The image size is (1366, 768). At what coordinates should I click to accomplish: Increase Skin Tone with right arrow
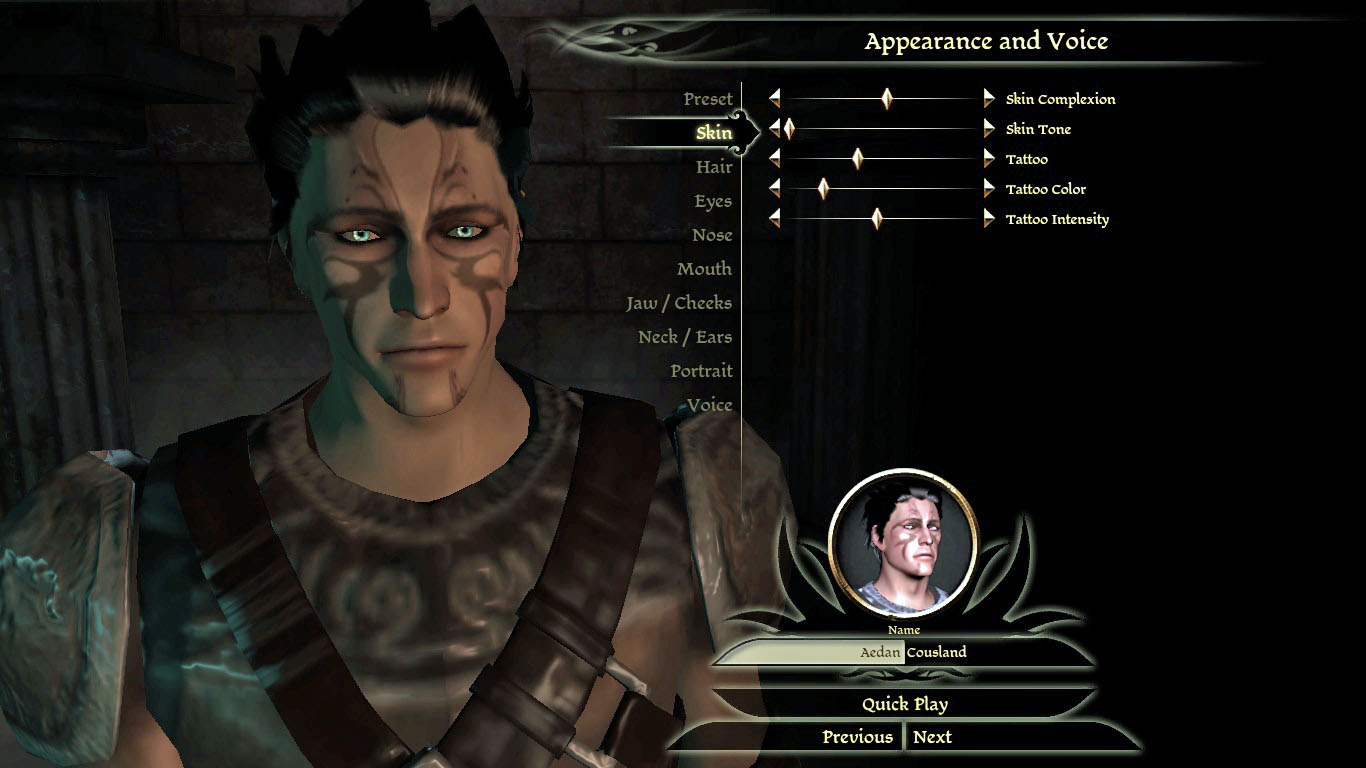pyautogui.click(x=989, y=128)
